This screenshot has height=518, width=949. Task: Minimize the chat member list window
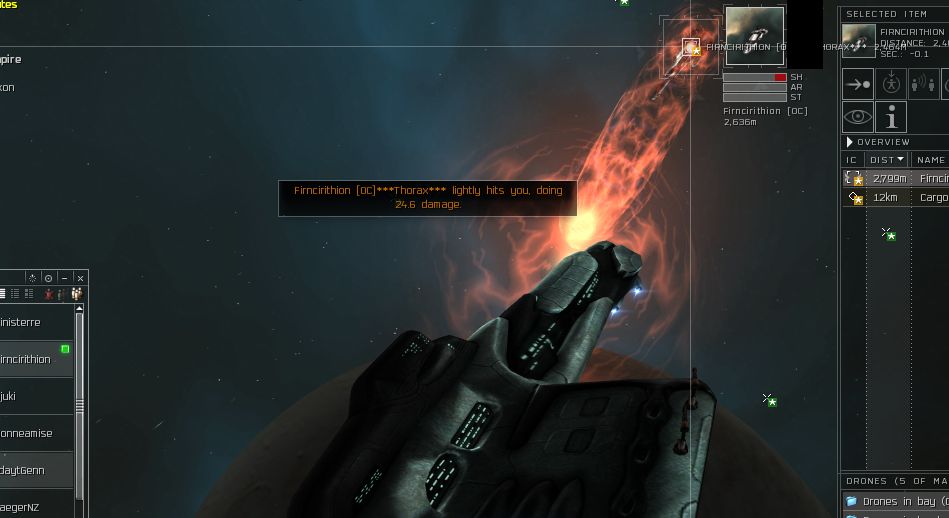coord(64,278)
